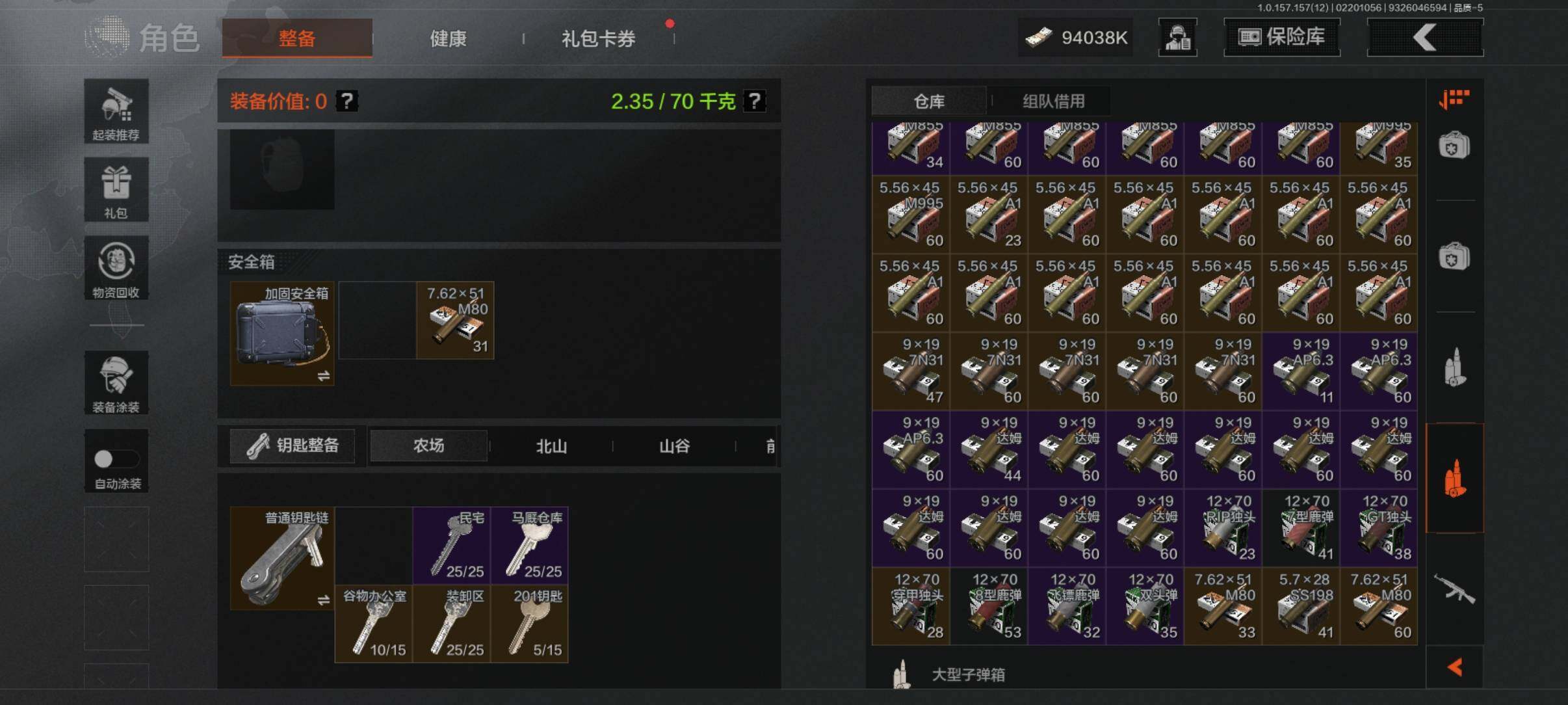
Task: Select the 5.7×28 SS198 ammo stack
Action: click(1301, 606)
